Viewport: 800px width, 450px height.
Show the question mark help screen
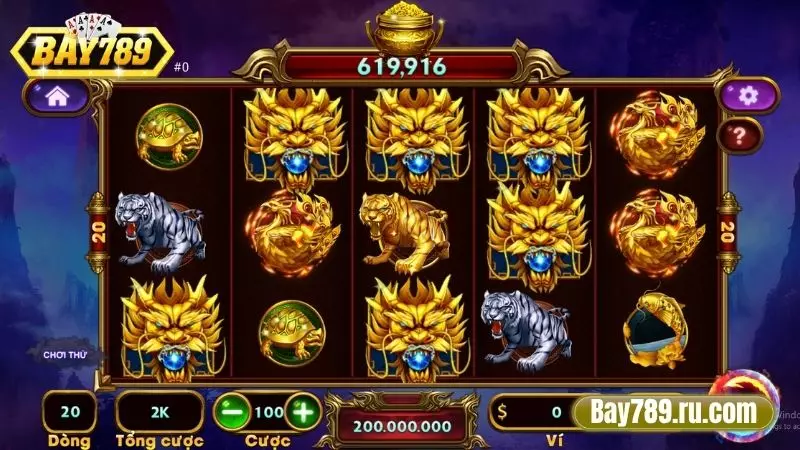click(x=742, y=134)
